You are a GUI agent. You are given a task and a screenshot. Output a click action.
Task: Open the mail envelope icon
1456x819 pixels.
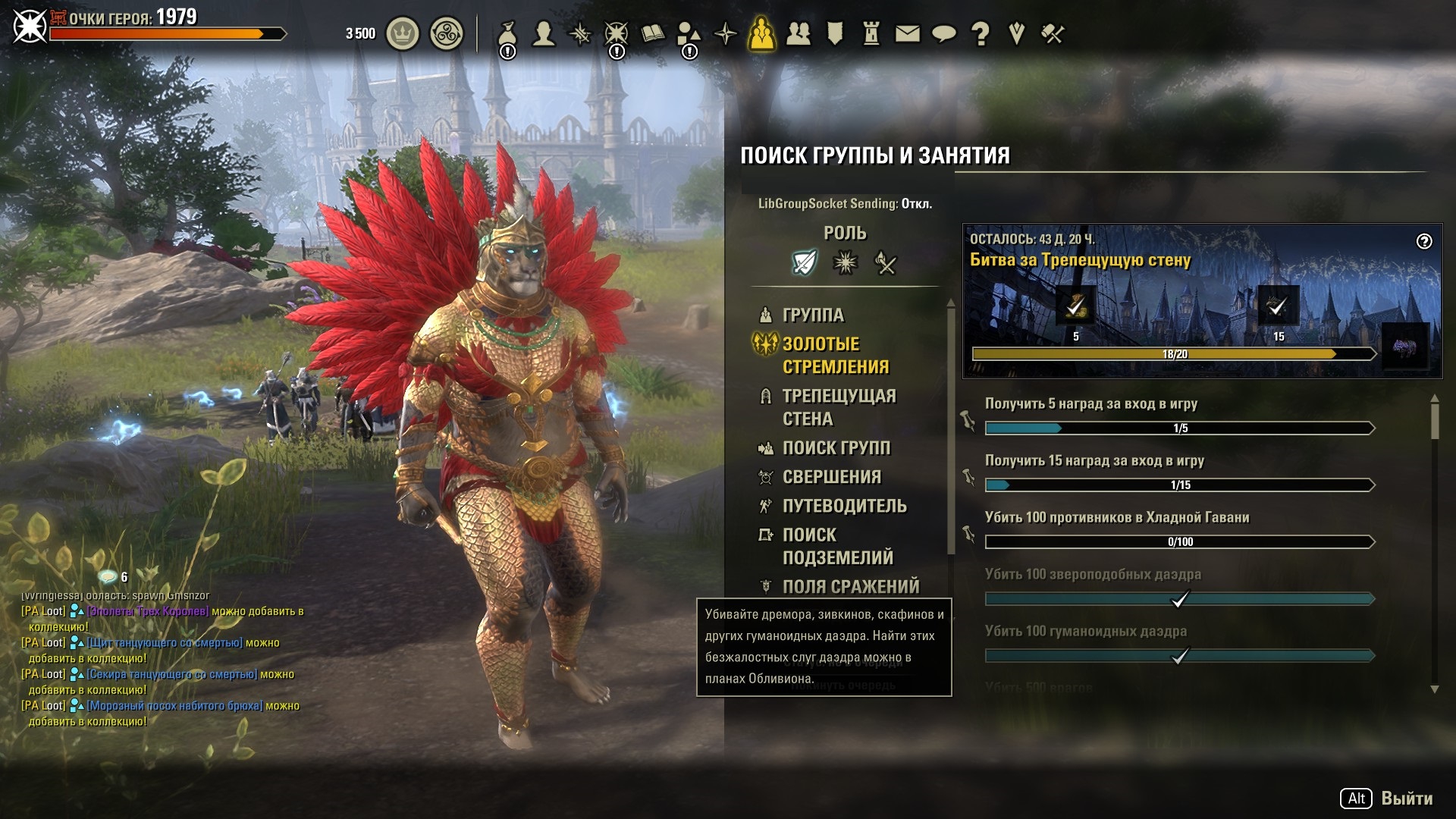(x=907, y=34)
